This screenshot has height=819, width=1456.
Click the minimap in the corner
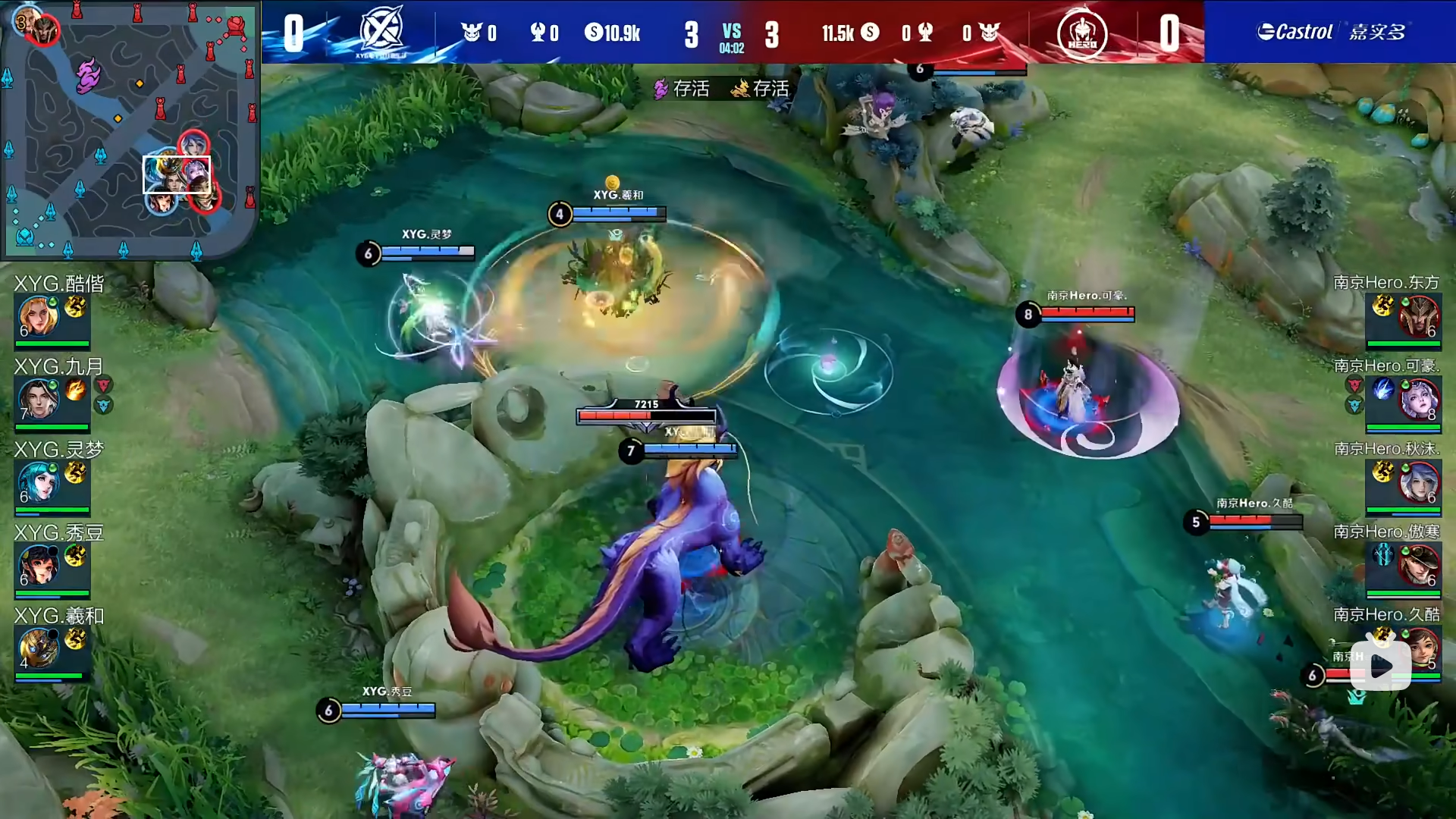[x=129, y=129]
